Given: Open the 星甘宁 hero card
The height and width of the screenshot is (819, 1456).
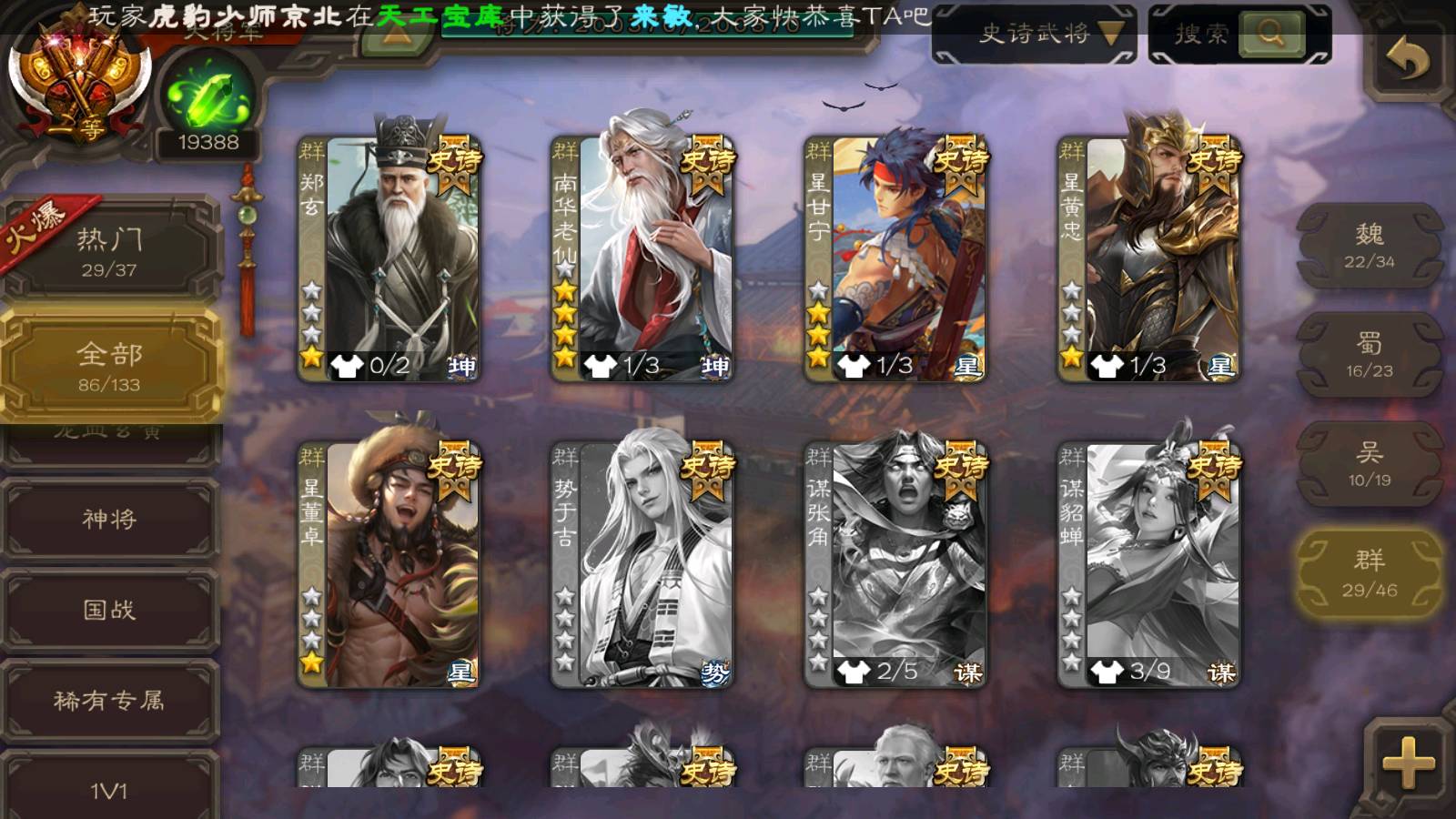Looking at the screenshot, I should 895,259.
